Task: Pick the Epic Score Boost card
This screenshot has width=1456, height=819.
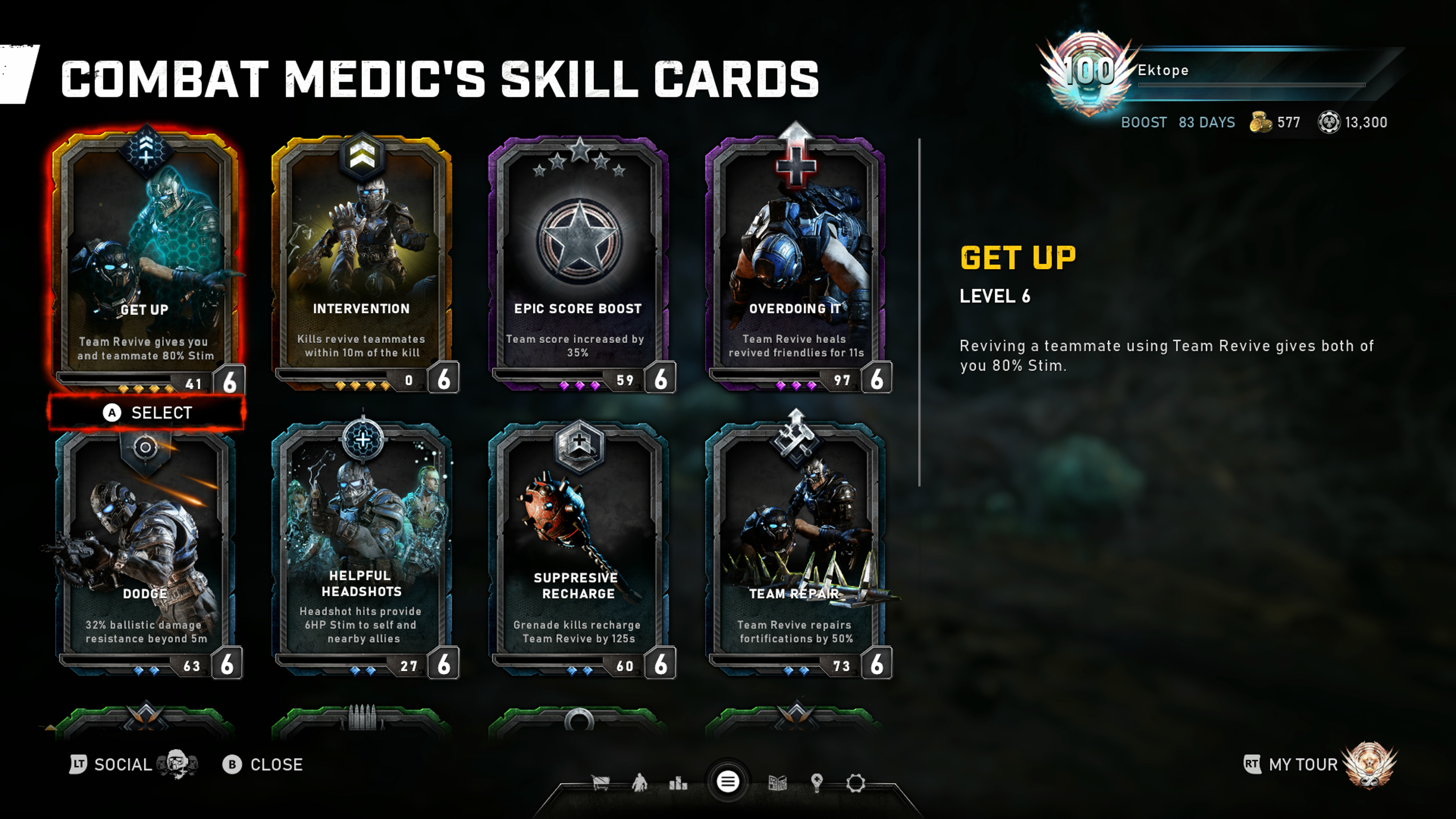Action: tap(578, 260)
